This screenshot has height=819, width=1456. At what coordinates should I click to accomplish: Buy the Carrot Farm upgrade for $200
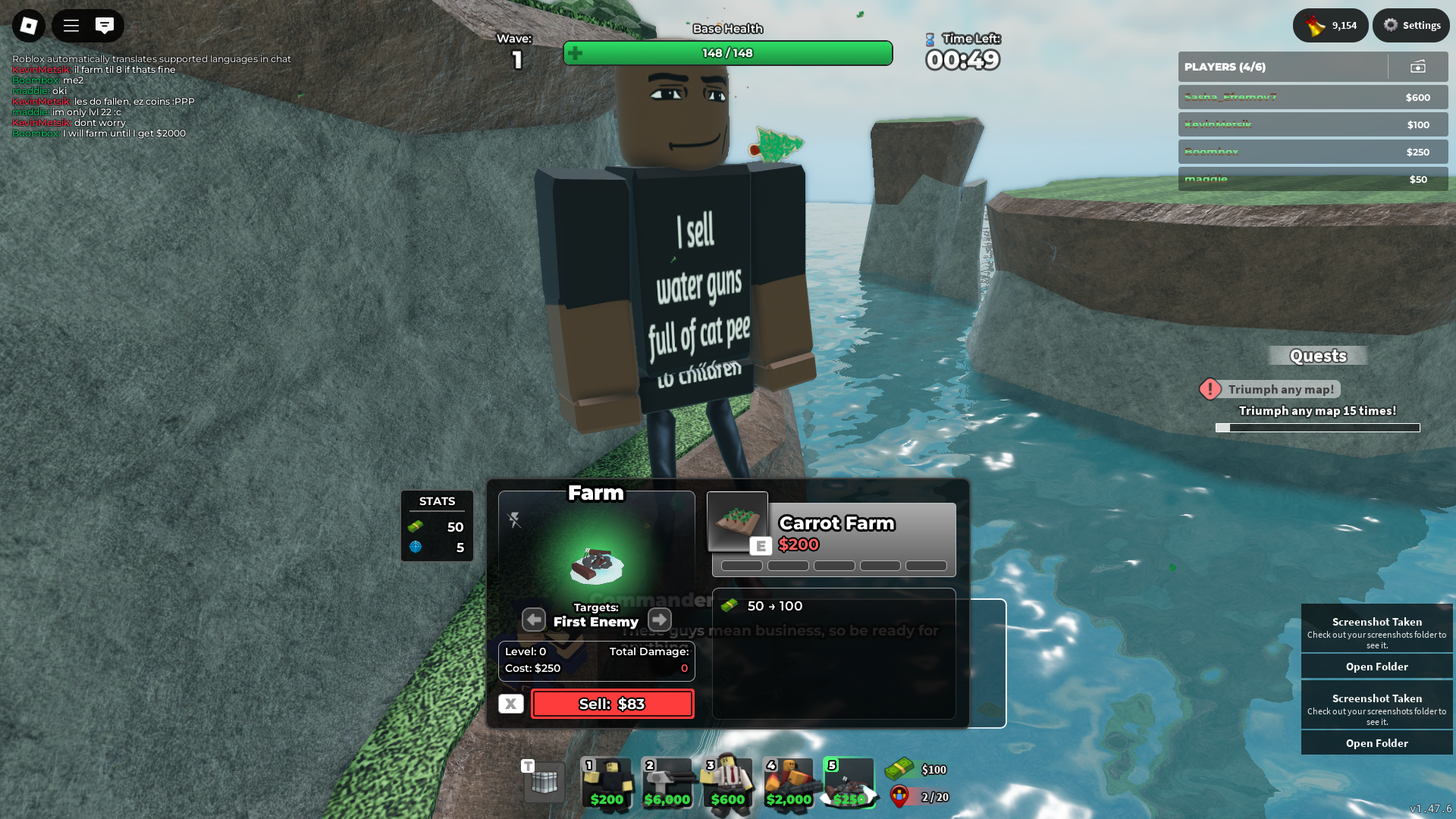[x=833, y=534]
